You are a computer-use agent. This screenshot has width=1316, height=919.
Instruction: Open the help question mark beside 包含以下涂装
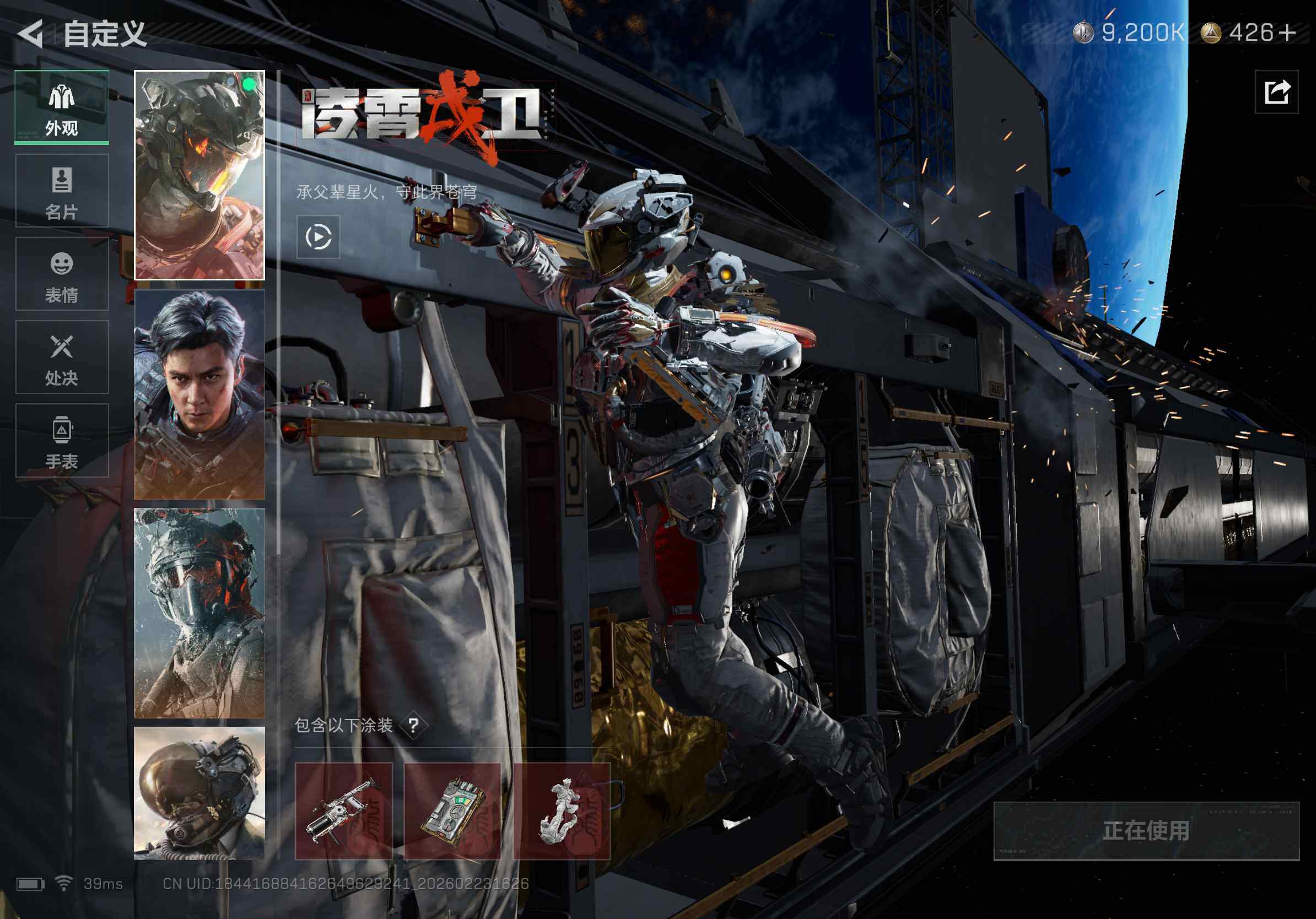click(413, 726)
